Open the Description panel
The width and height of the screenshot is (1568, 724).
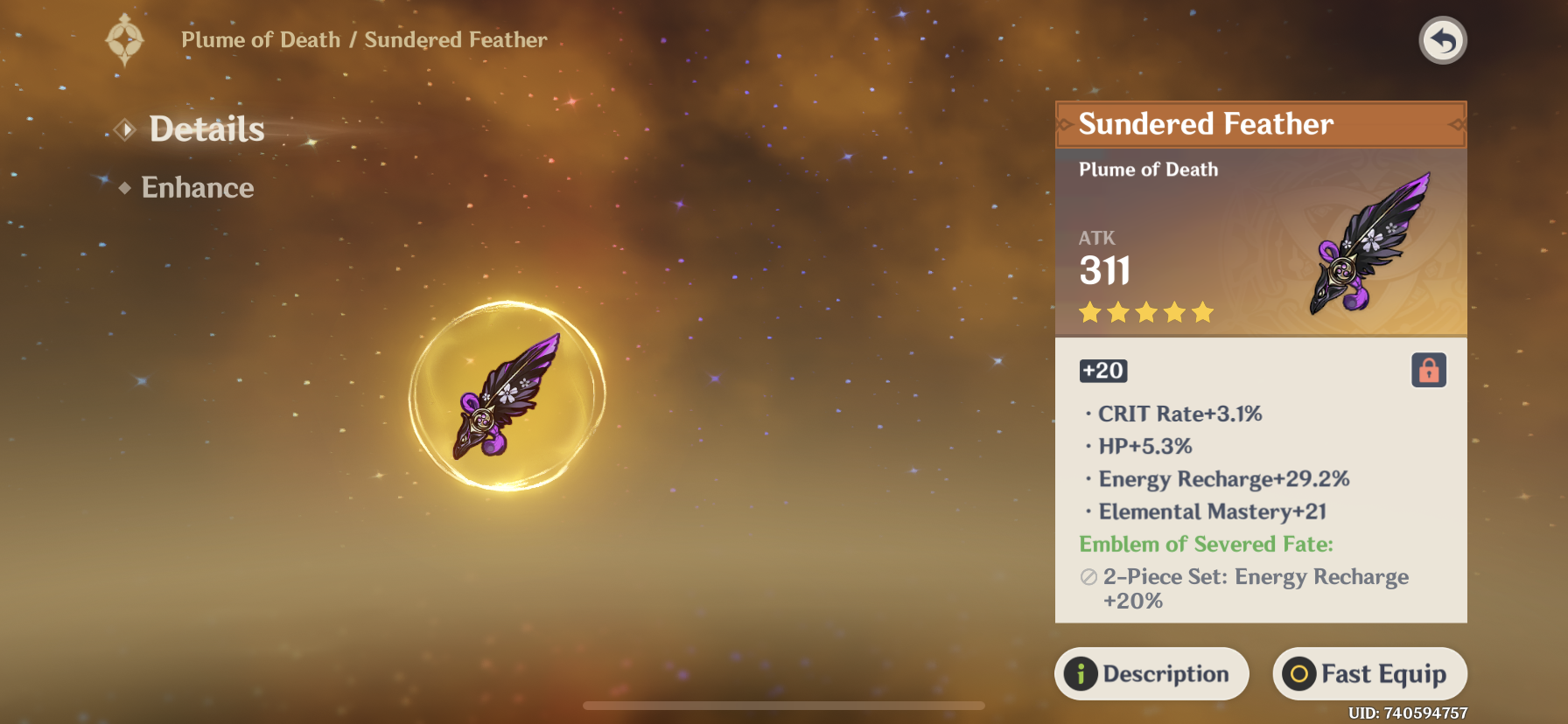1151,673
